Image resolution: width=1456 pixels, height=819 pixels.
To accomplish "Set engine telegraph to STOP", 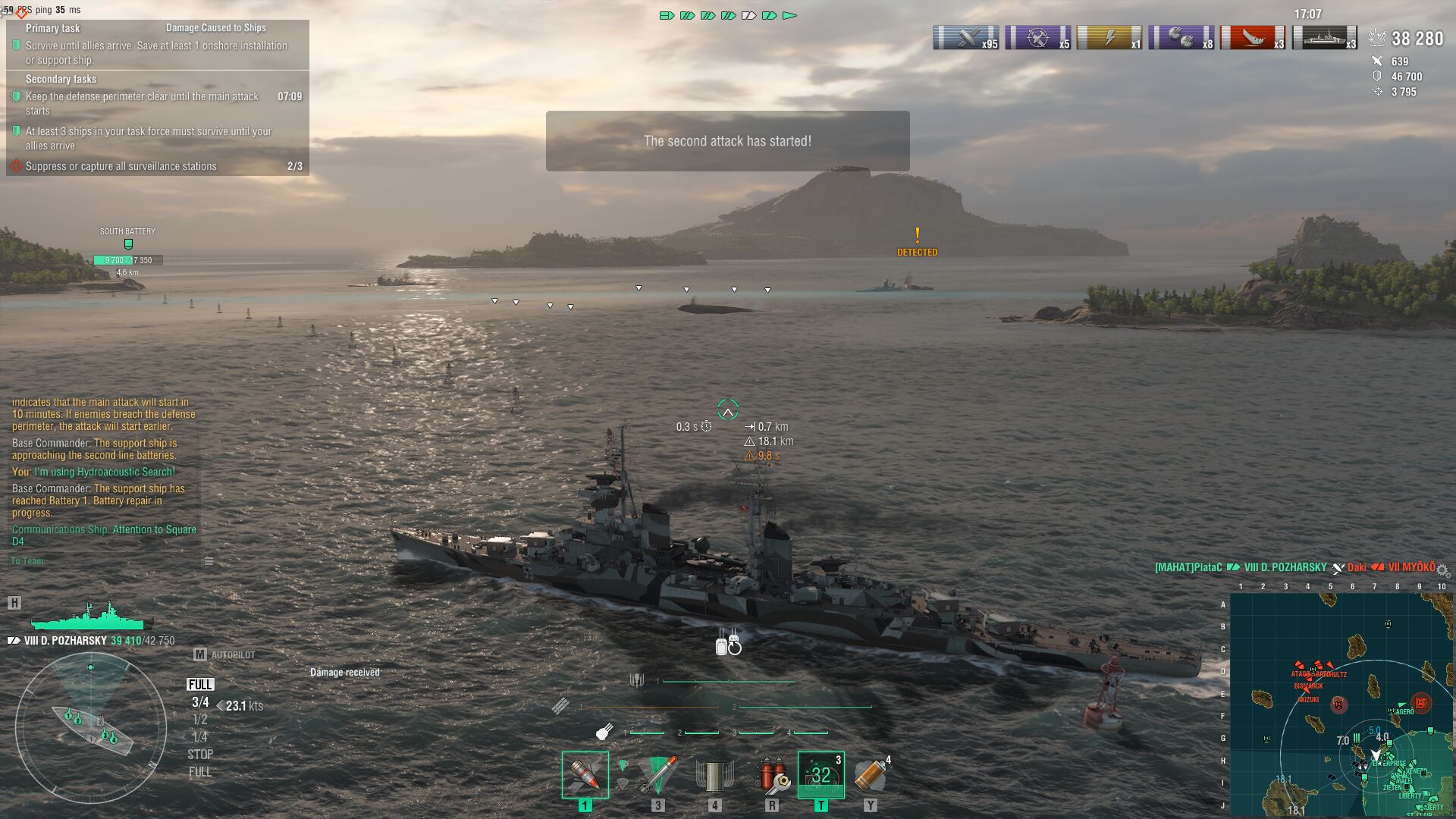I will 200,755.
